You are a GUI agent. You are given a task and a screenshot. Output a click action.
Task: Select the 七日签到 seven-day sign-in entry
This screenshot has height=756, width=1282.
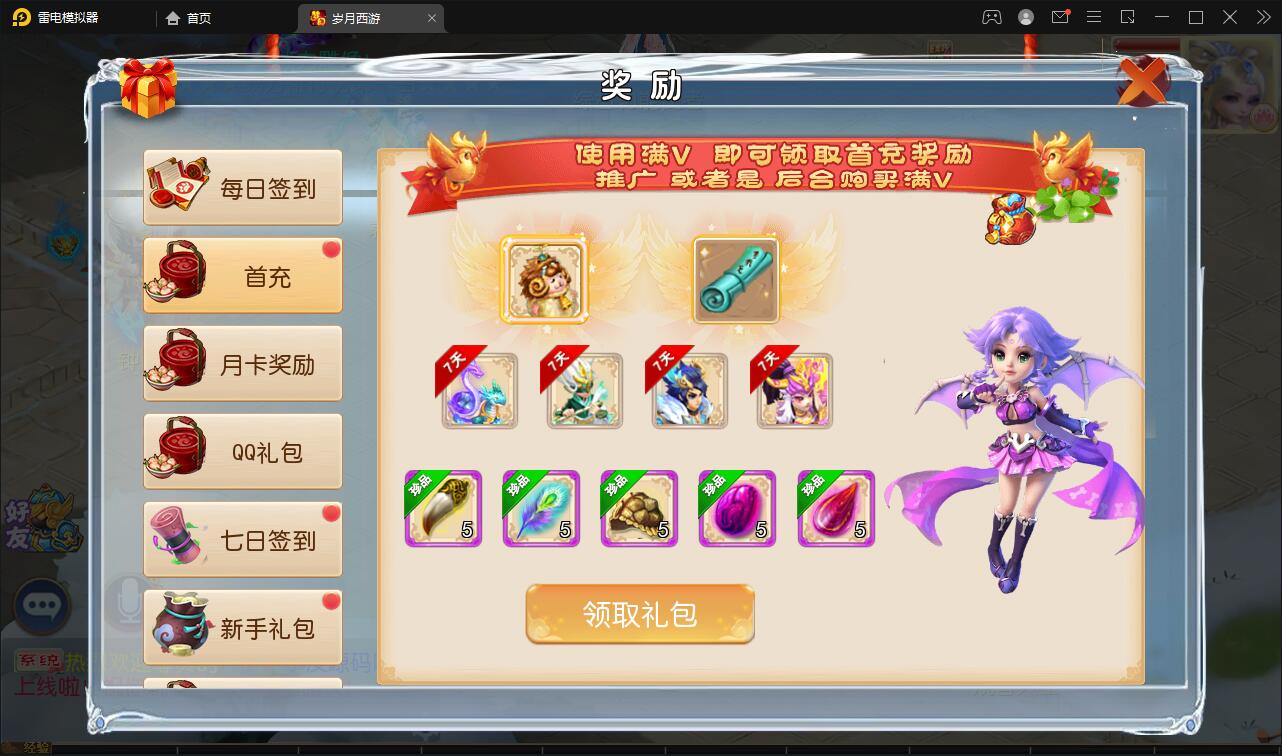coord(242,539)
